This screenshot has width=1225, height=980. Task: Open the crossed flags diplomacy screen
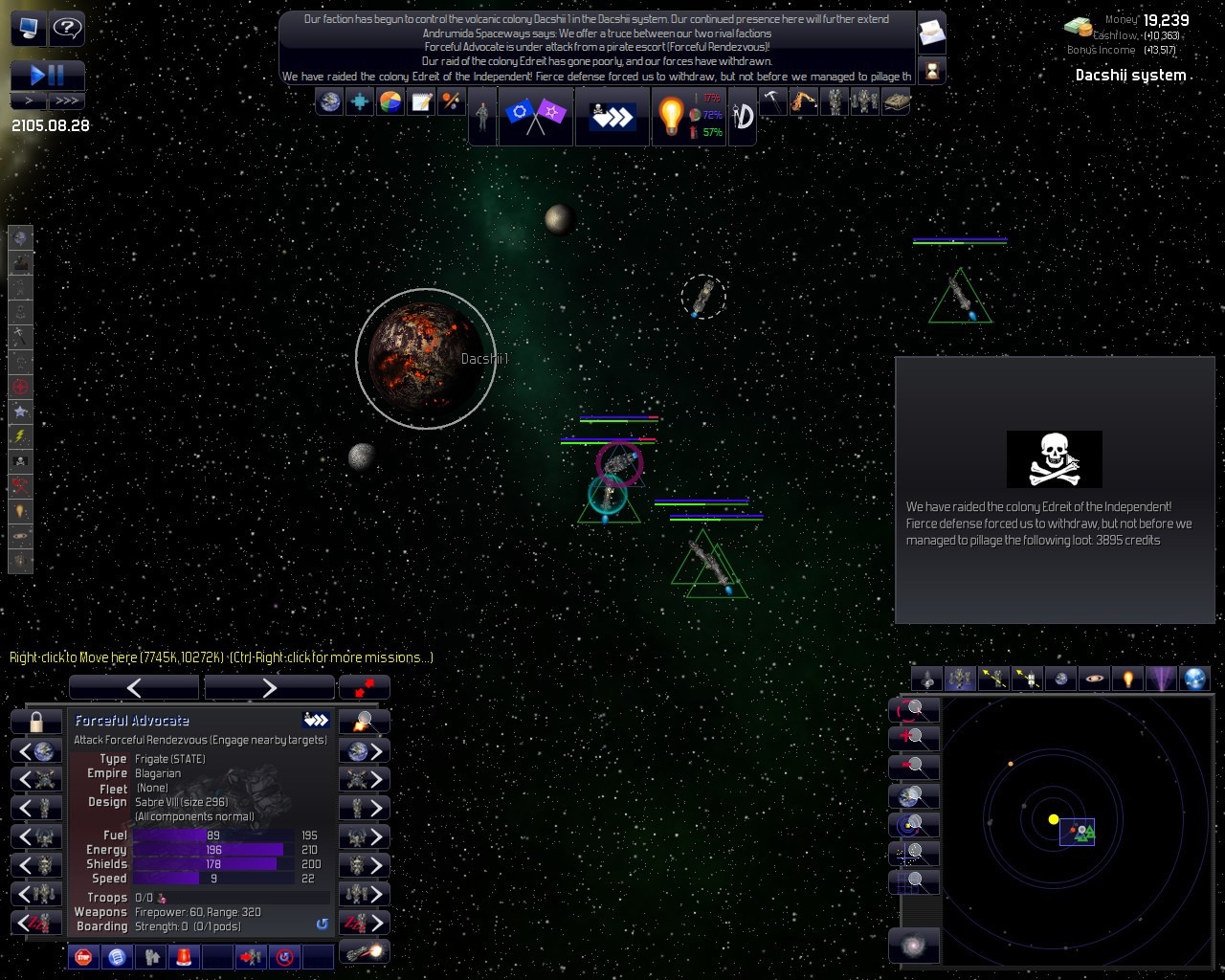(535, 116)
